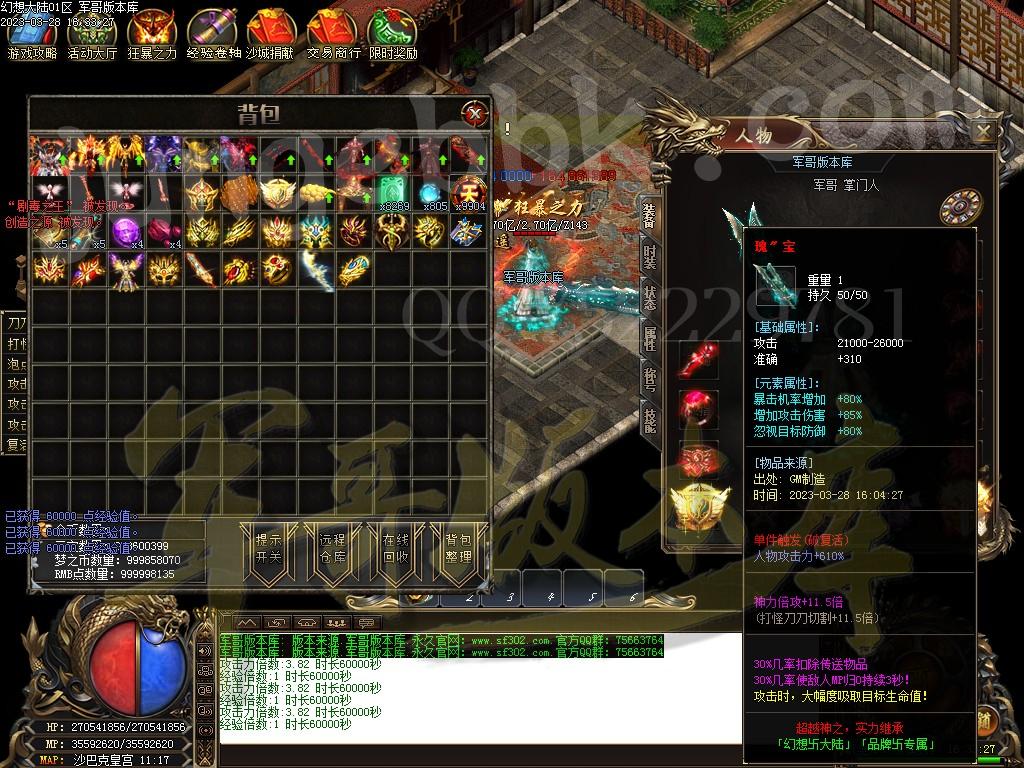
Task: Open the 交易商行 trading house
Action: [333, 34]
